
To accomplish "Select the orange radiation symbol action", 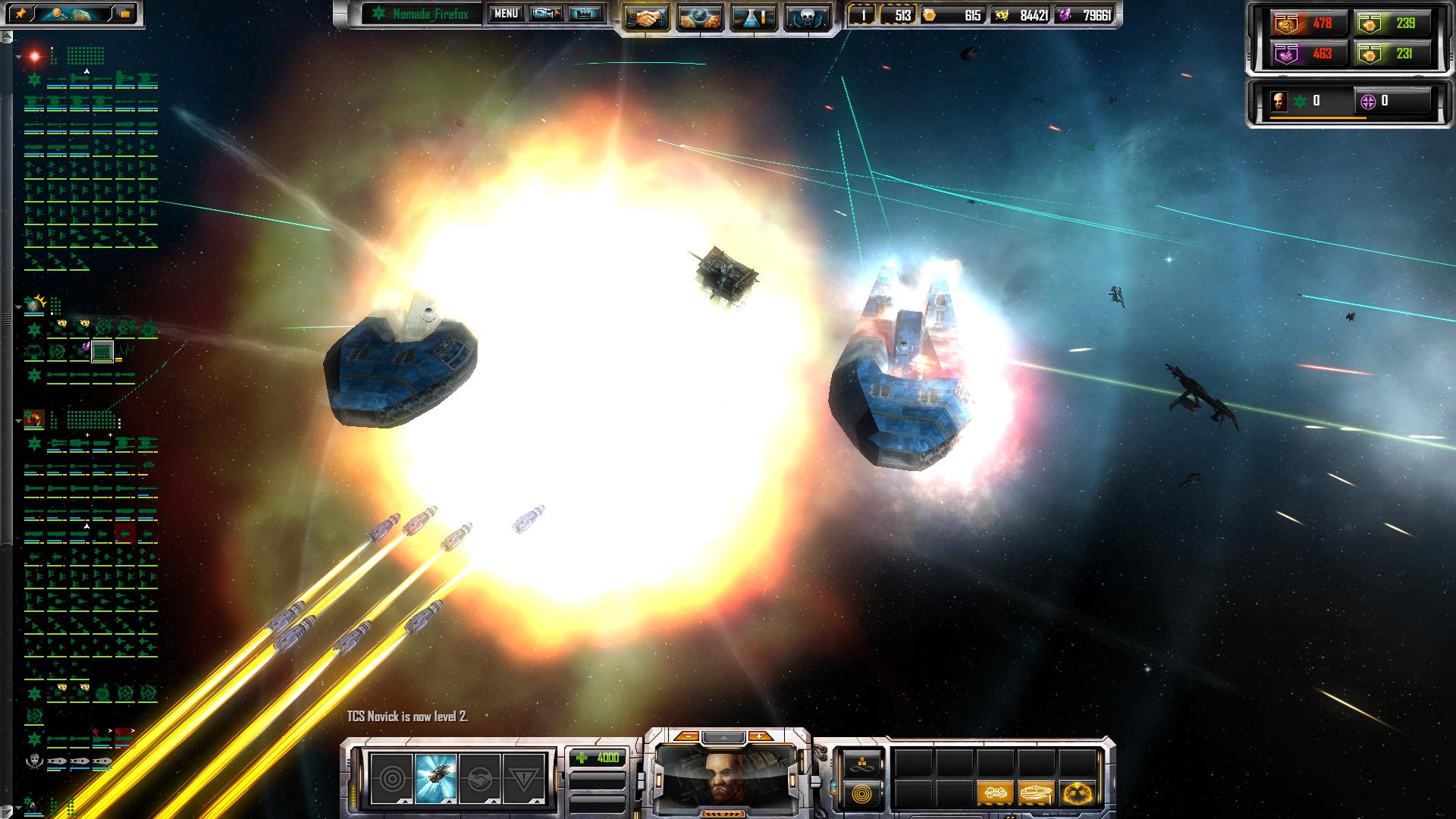I will (1077, 794).
